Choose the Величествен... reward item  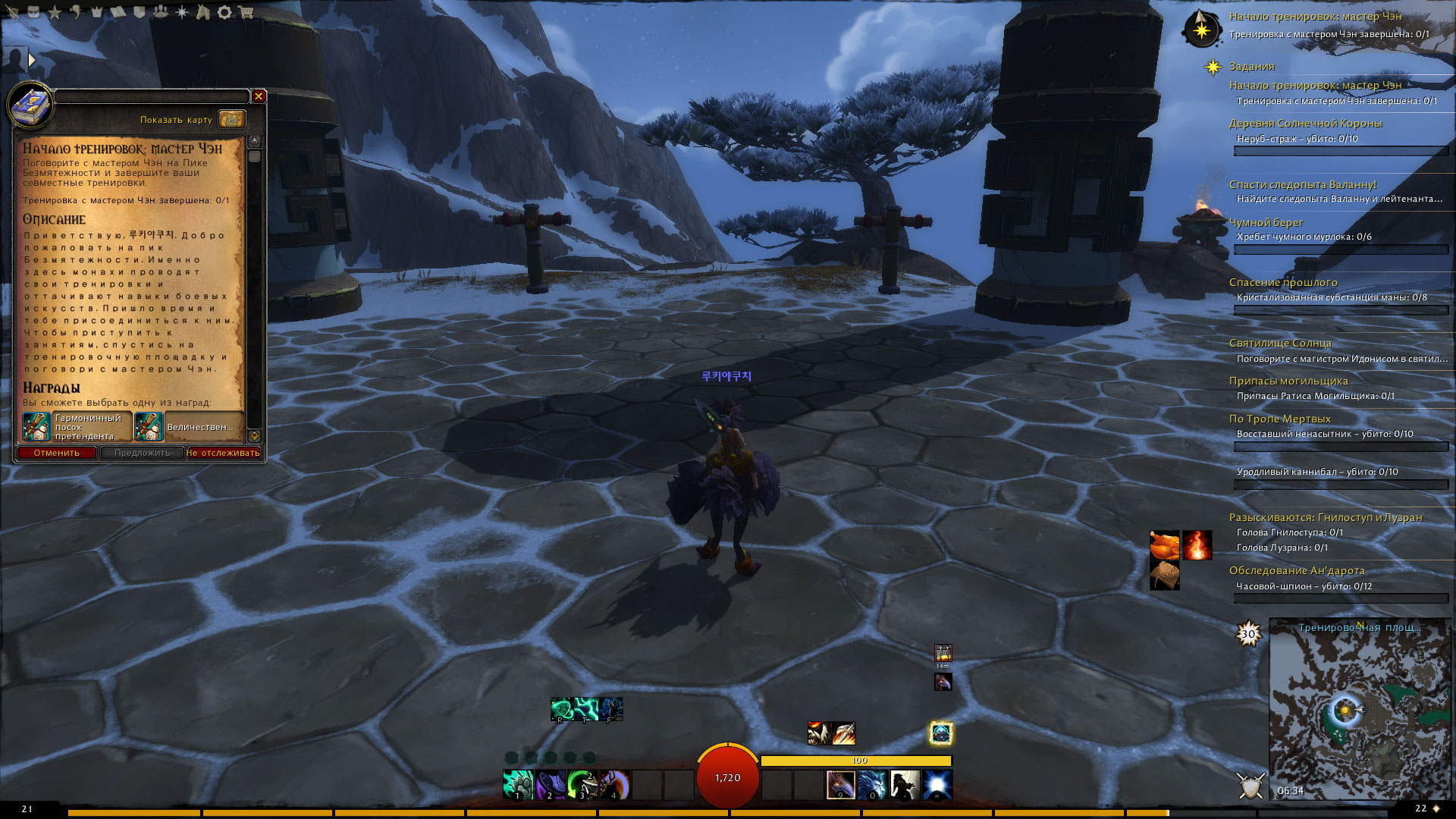click(x=189, y=427)
